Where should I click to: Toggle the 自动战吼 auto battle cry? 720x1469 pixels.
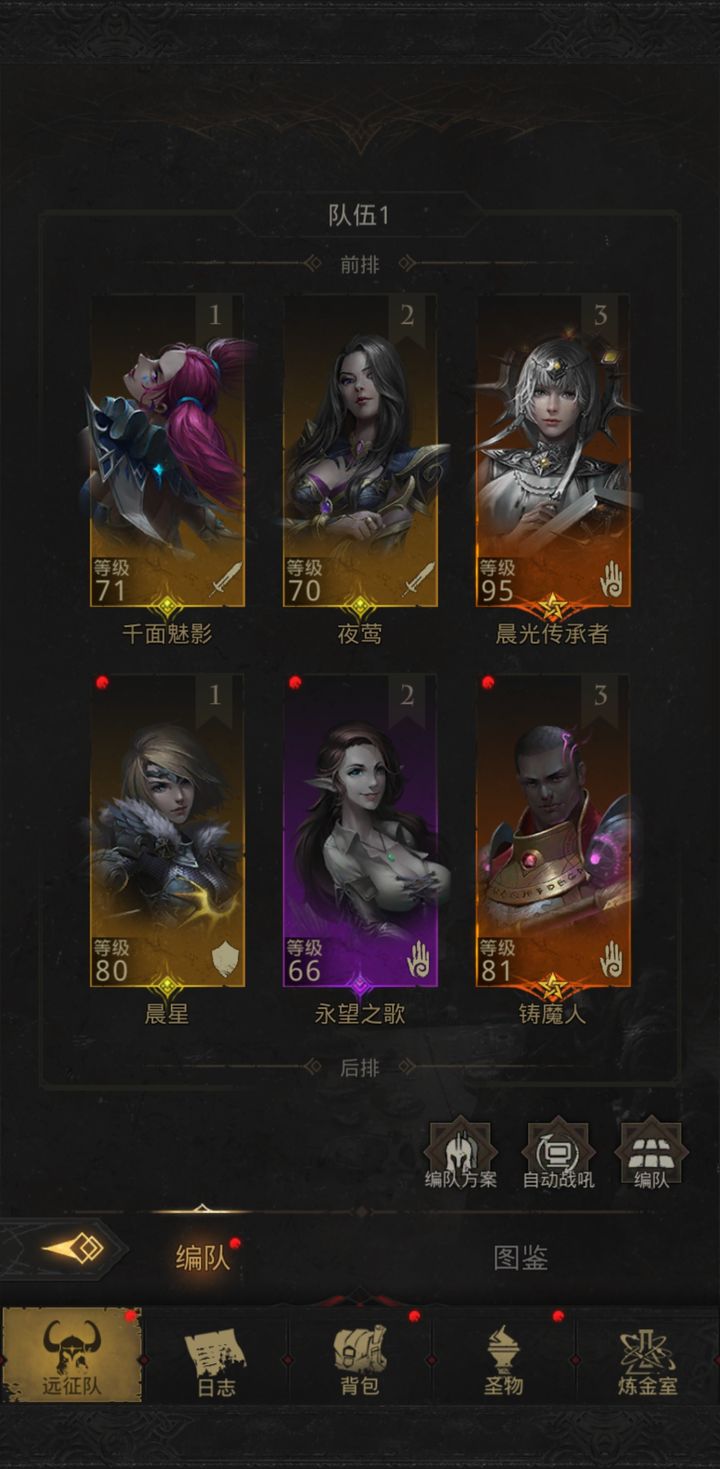tap(558, 1155)
